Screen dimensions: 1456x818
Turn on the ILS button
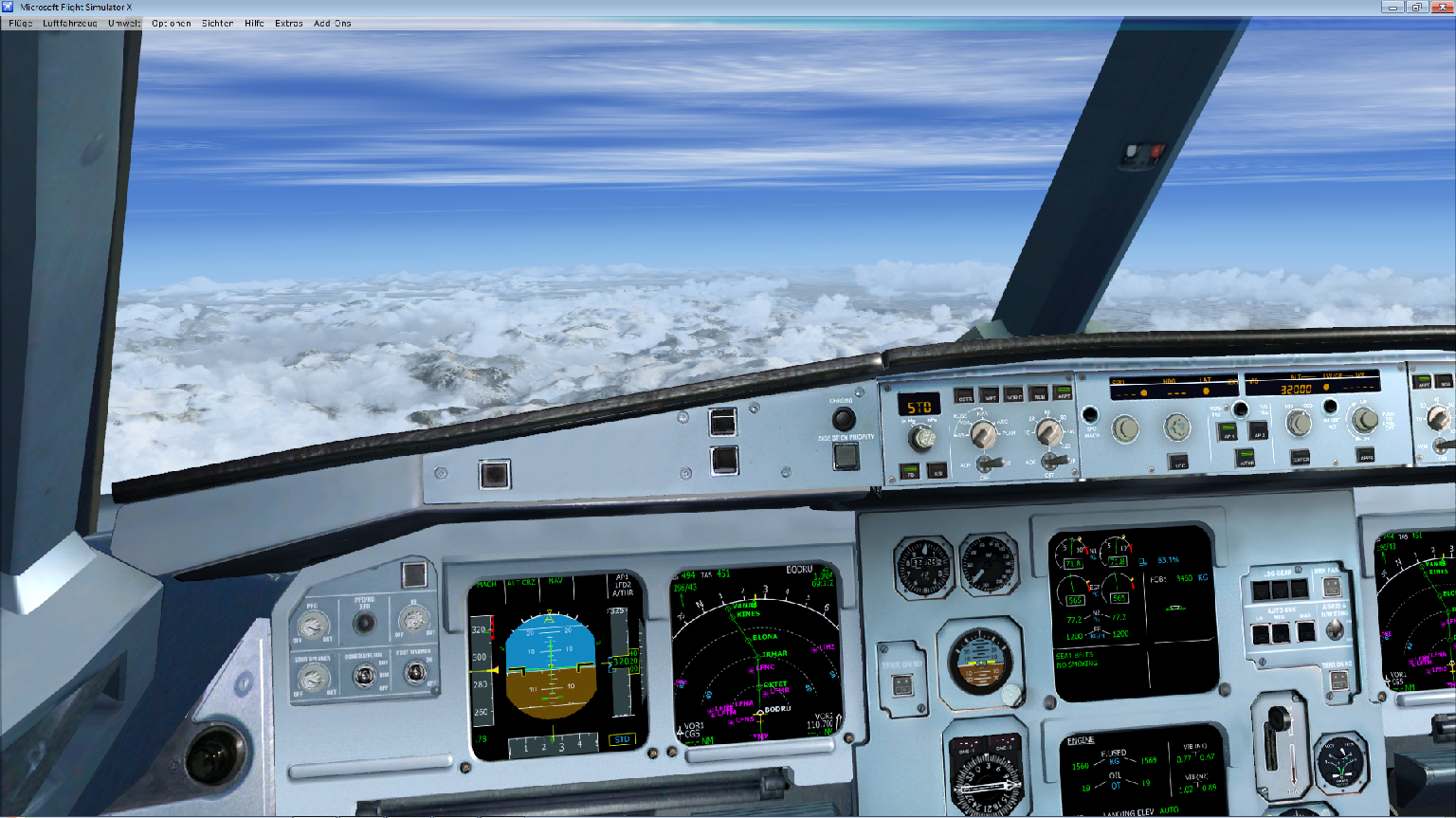point(937,470)
